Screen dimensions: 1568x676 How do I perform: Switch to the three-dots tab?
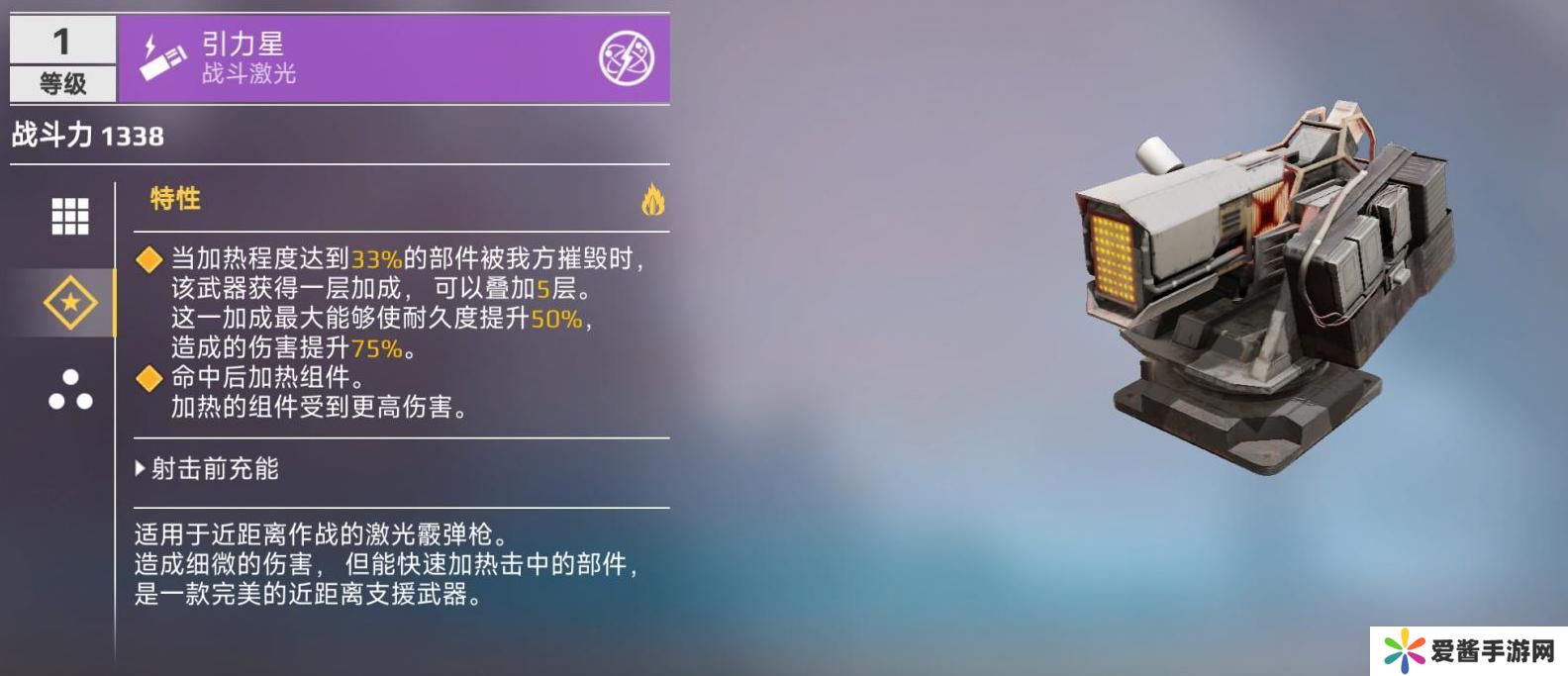(x=70, y=391)
